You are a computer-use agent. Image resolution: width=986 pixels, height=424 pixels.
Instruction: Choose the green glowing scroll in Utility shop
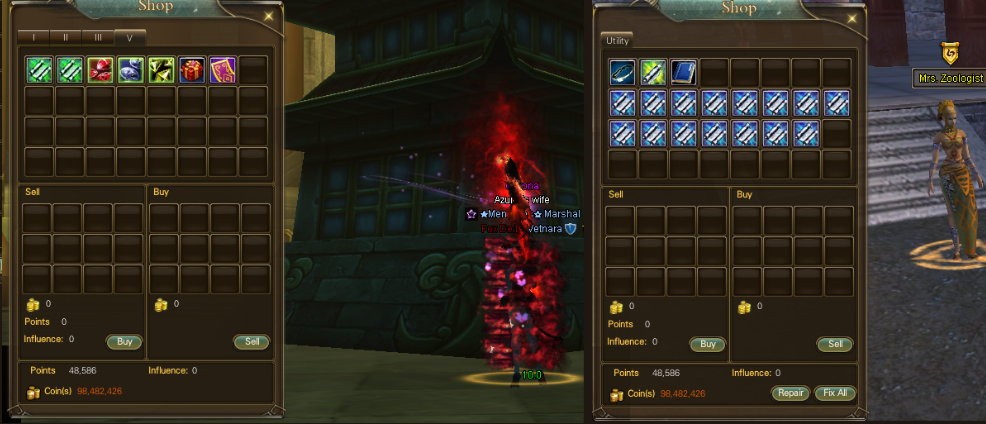click(x=653, y=72)
